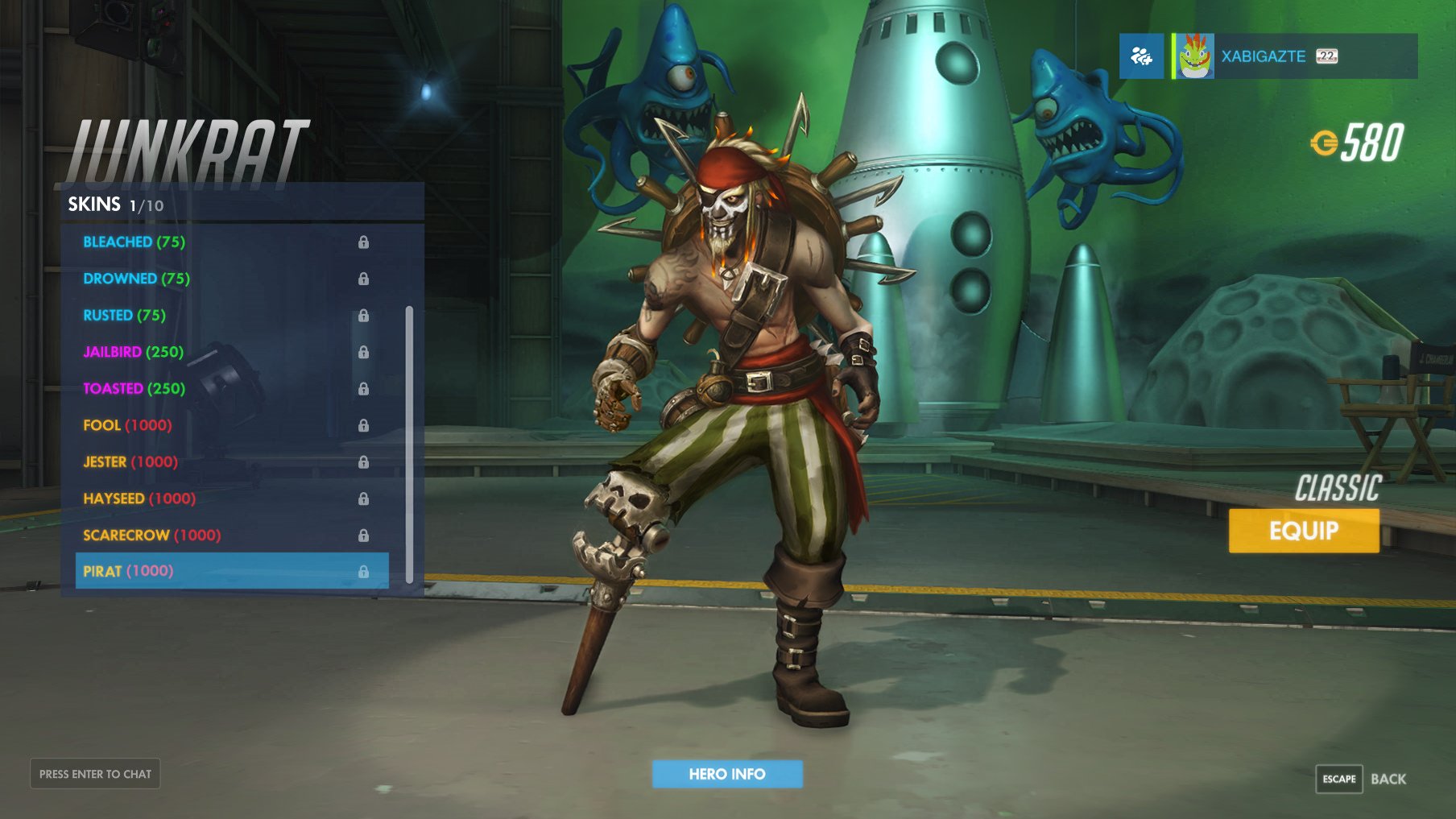1456x819 pixels.
Task: Select the JAILBIRD (250) skin
Action: coord(133,351)
